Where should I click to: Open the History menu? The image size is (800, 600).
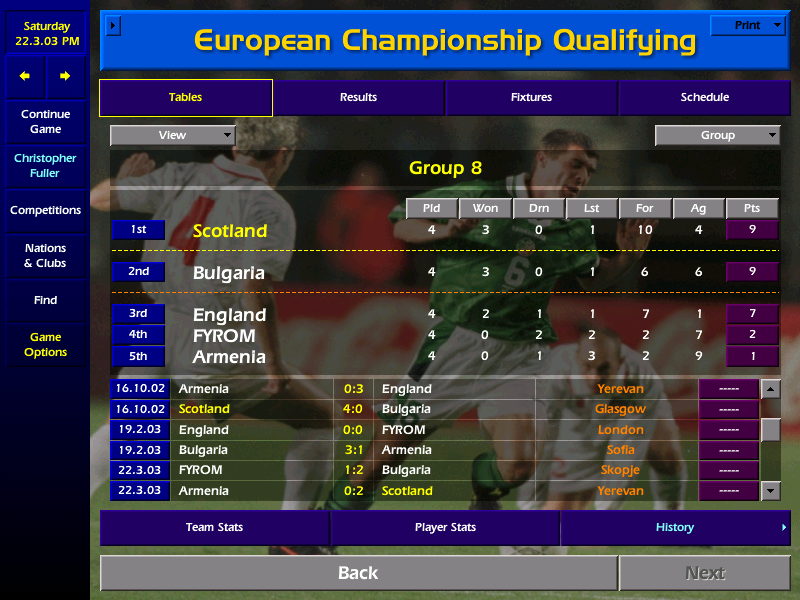click(x=675, y=527)
